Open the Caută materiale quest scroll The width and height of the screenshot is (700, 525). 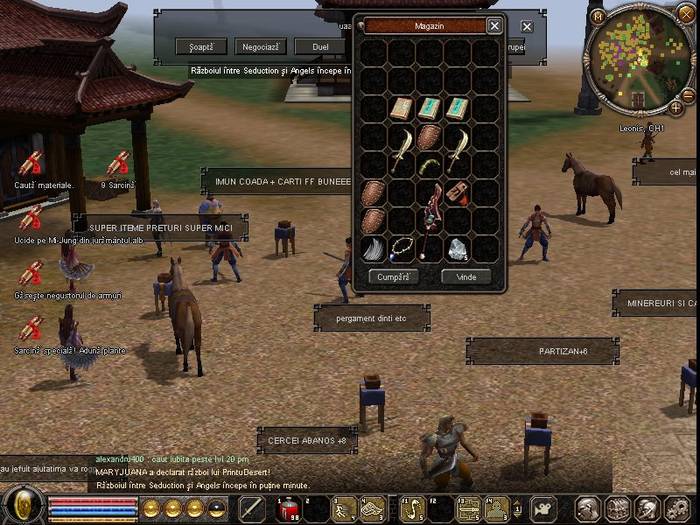tap(30, 163)
